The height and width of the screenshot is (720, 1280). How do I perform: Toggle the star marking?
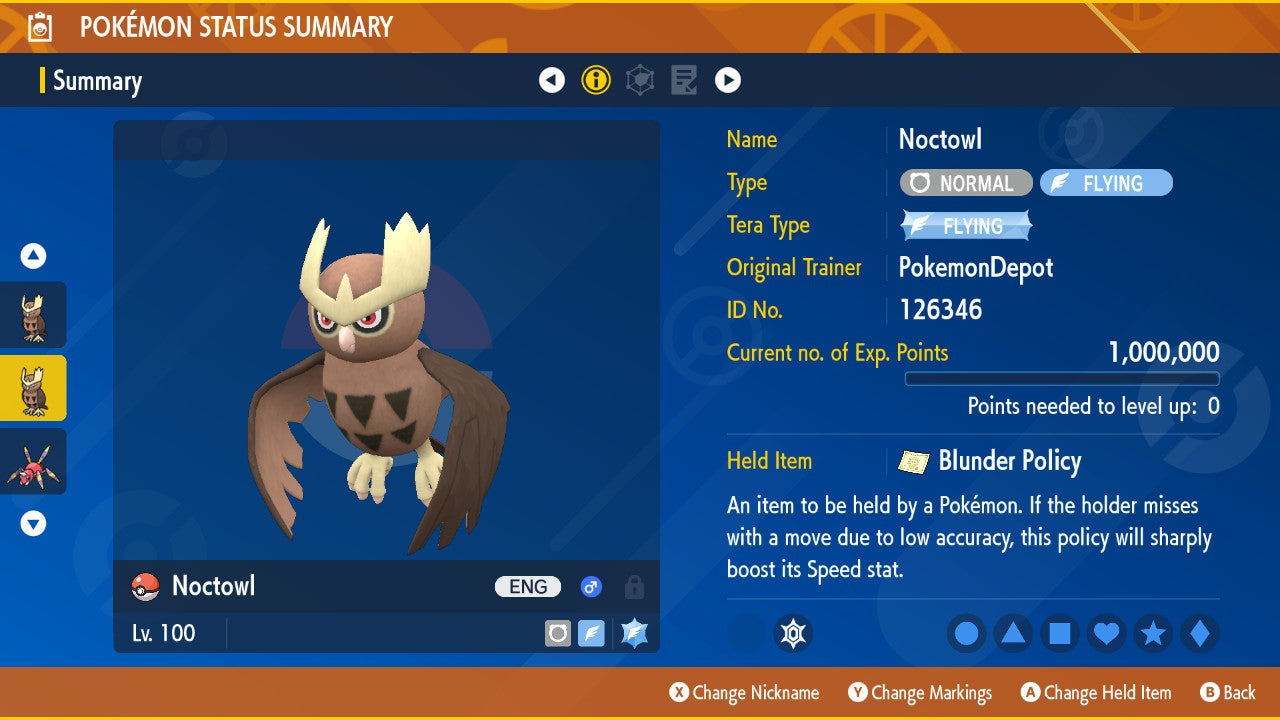[1154, 633]
